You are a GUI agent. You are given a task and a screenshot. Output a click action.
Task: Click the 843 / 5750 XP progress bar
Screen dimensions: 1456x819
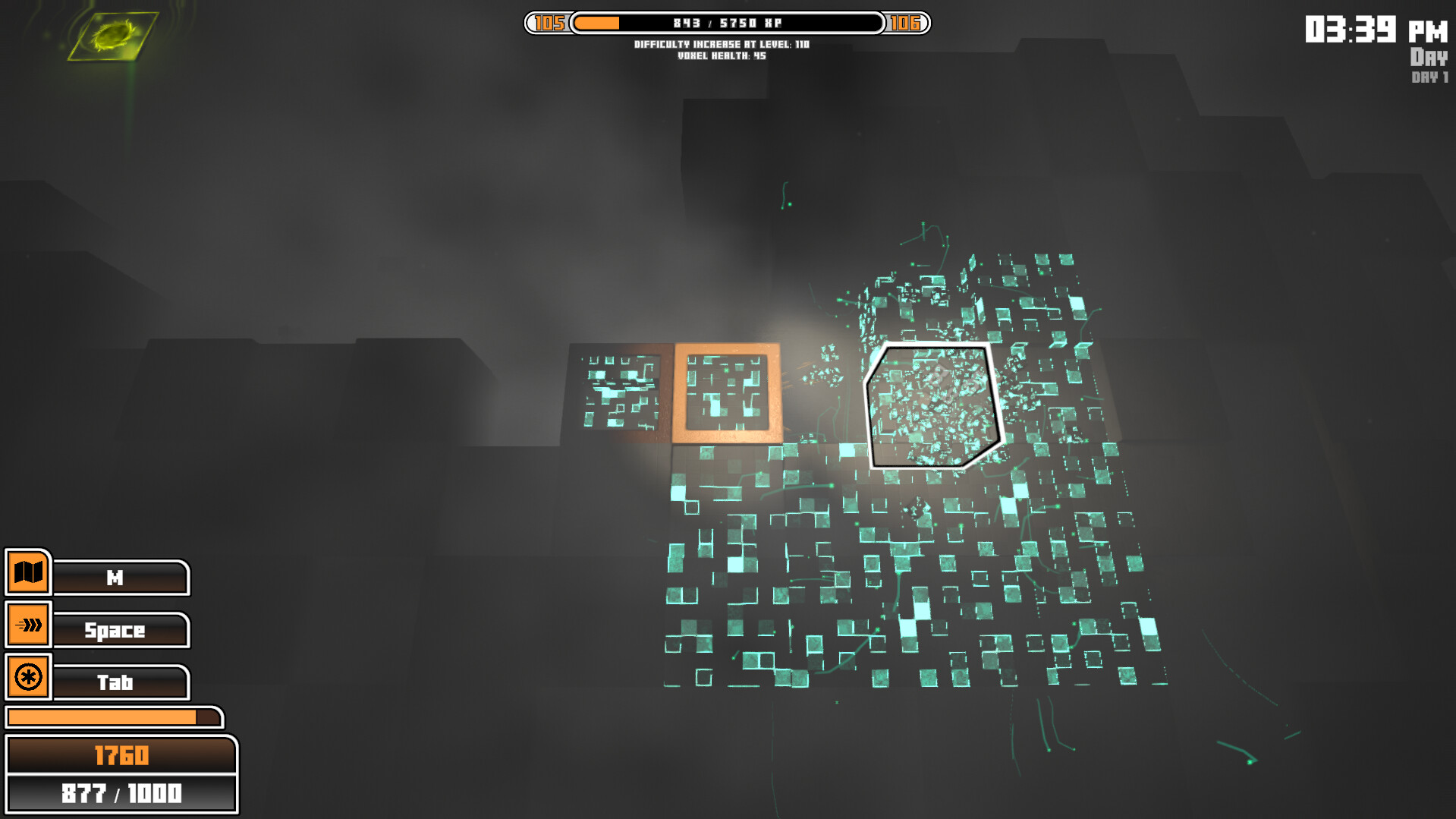click(727, 23)
